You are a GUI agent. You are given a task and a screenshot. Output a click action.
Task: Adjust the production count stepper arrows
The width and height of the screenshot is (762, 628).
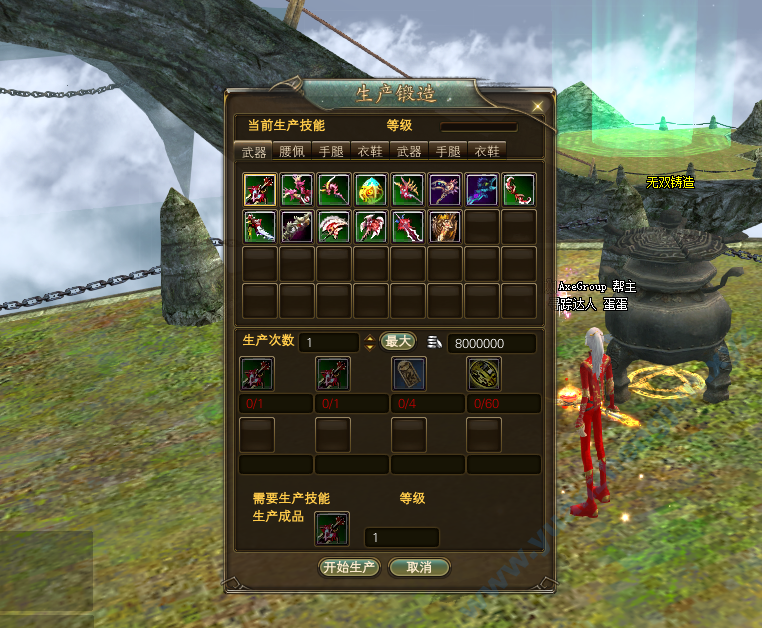point(369,342)
